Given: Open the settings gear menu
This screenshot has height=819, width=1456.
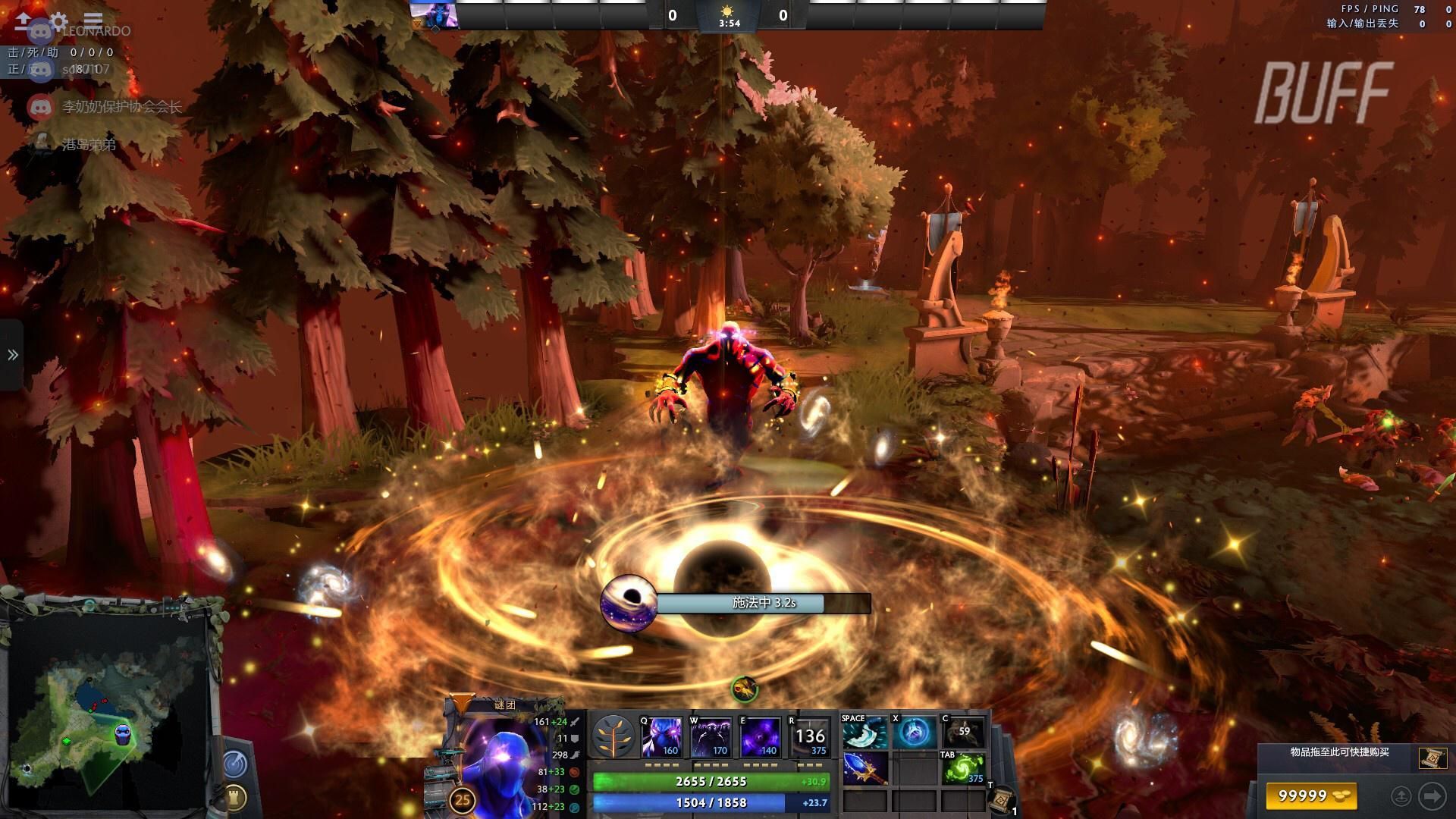Looking at the screenshot, I should coord(58,20).
